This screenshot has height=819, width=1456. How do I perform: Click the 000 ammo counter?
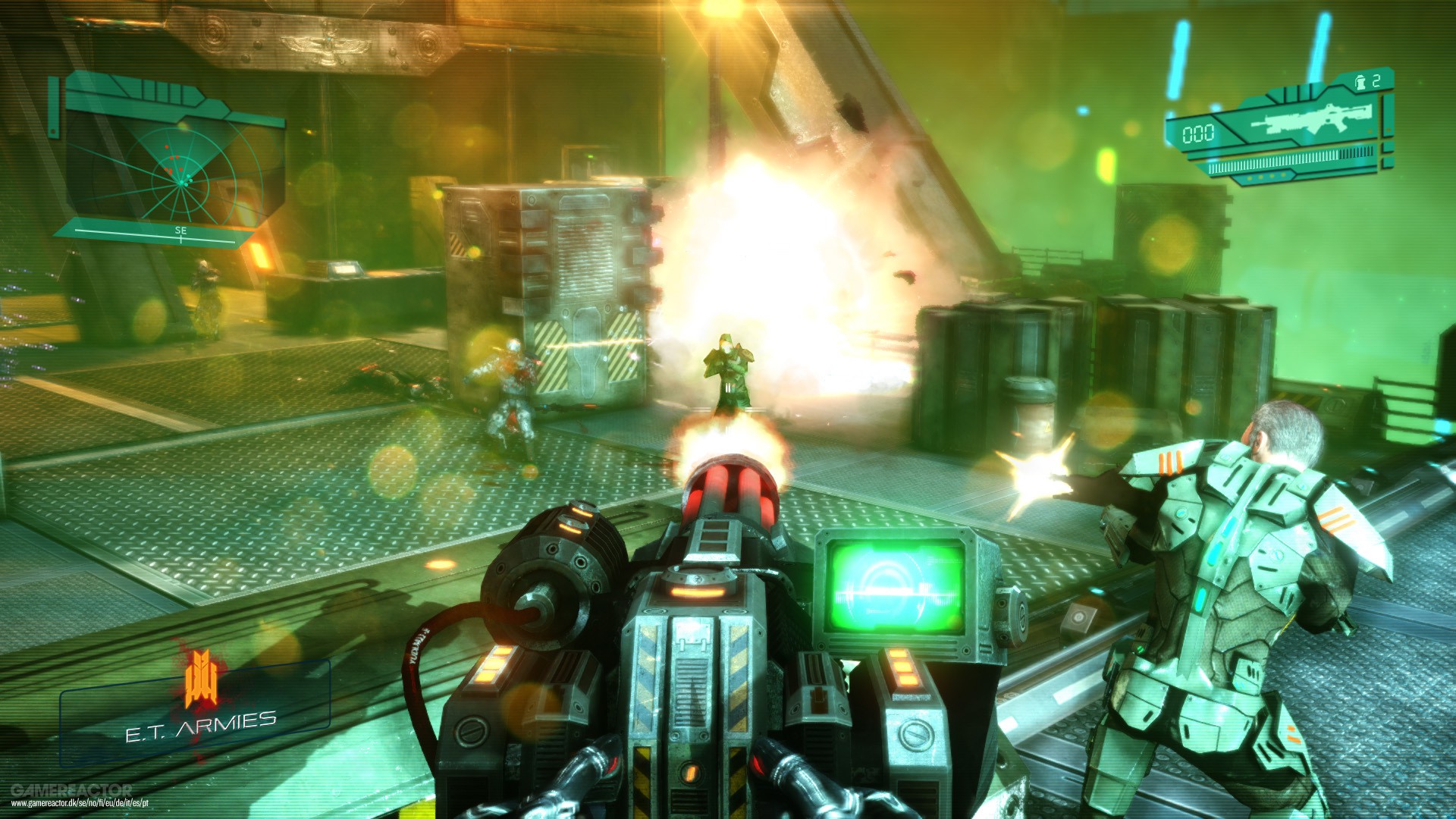click(x=1198, y=133)
